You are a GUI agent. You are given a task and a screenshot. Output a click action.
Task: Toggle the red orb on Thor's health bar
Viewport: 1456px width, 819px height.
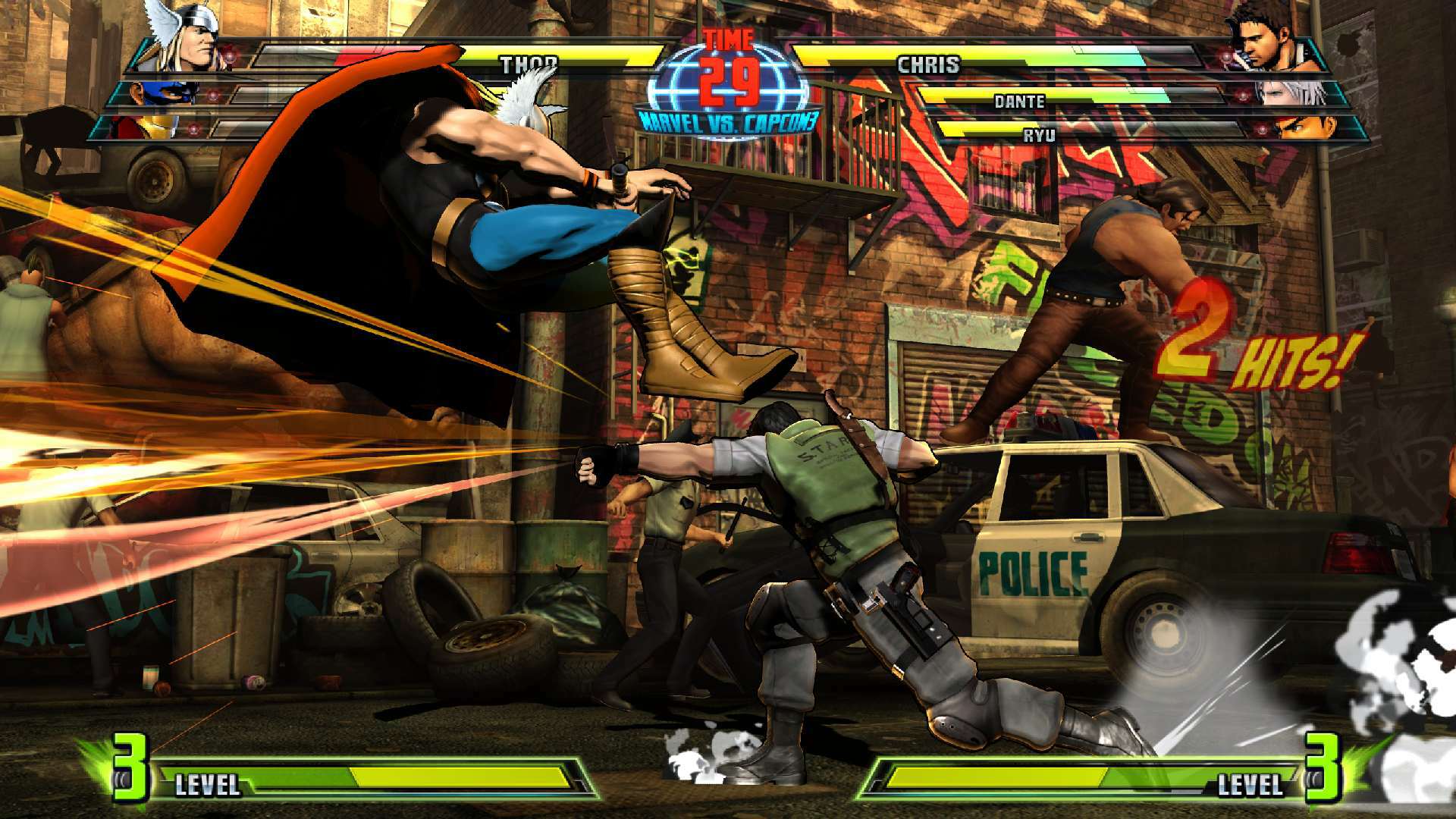coord(229,59)
